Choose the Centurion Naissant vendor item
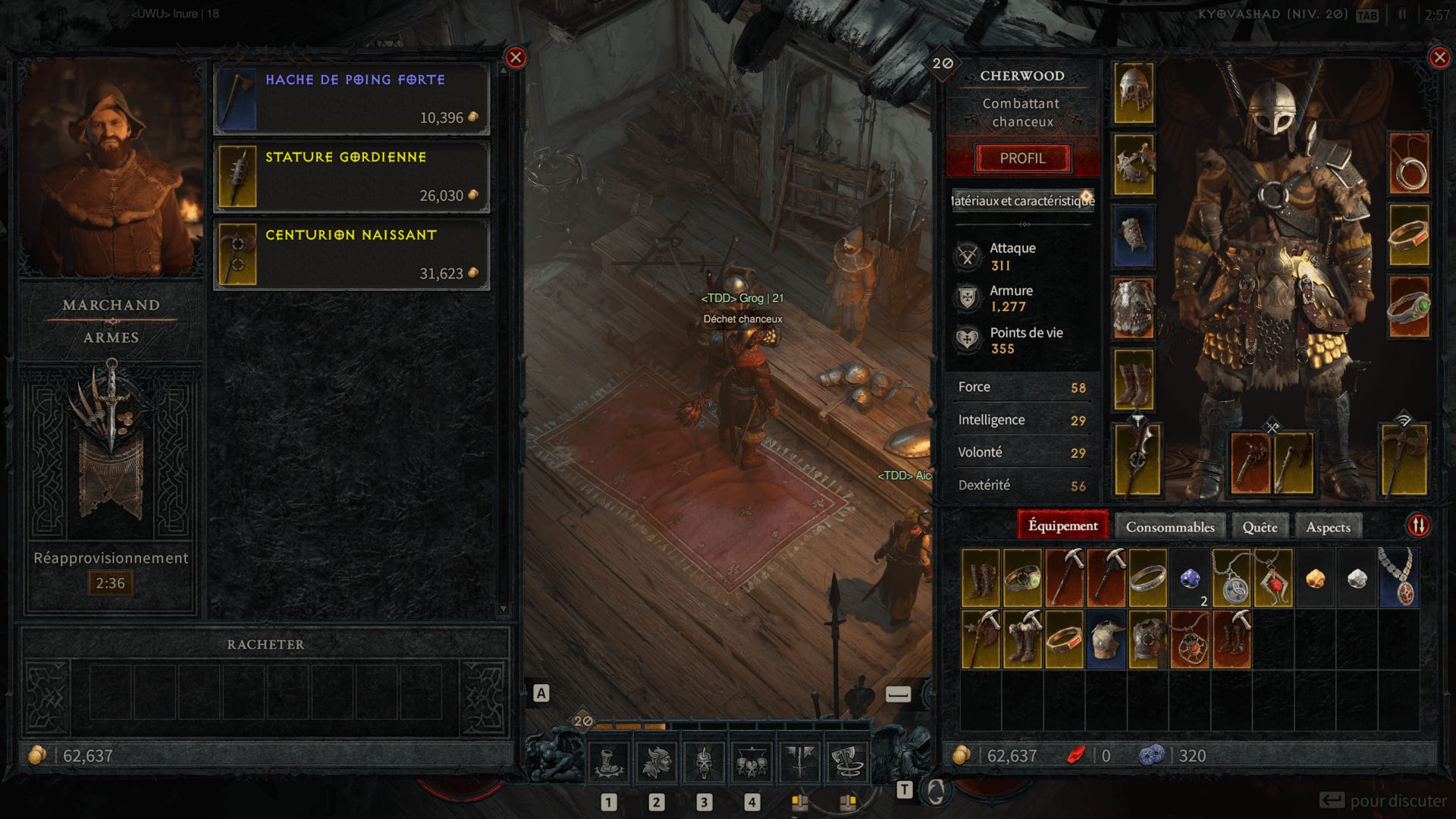This screenshot has height=819, width=1456. click(352, 255)
